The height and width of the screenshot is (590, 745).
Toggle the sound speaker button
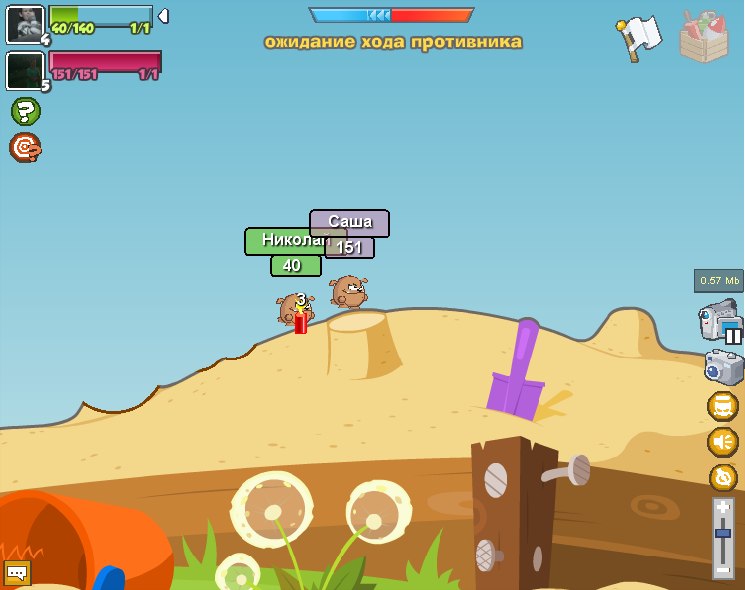tap(722, 442)
